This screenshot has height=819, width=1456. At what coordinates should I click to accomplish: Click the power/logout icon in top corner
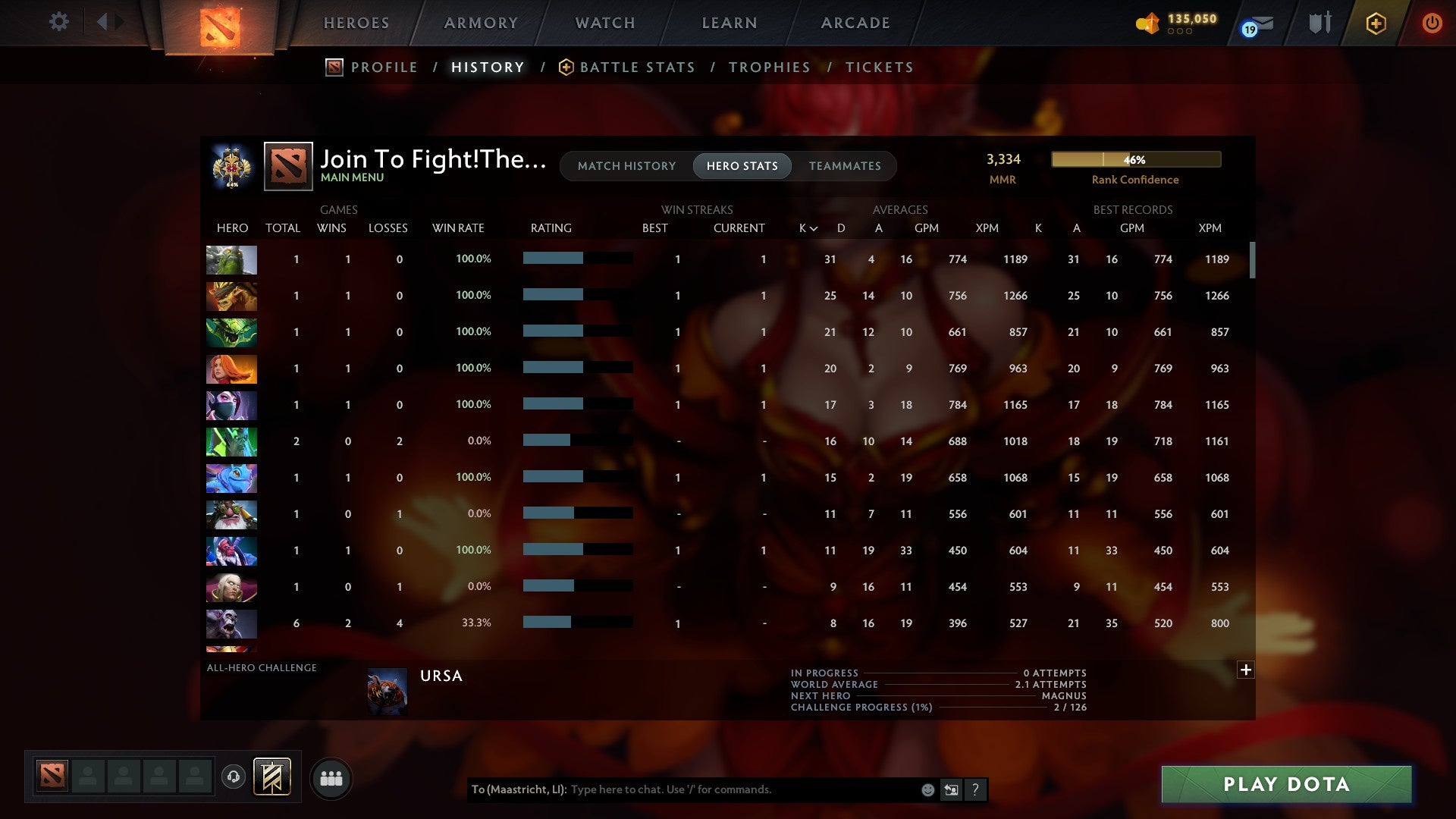1432,23
